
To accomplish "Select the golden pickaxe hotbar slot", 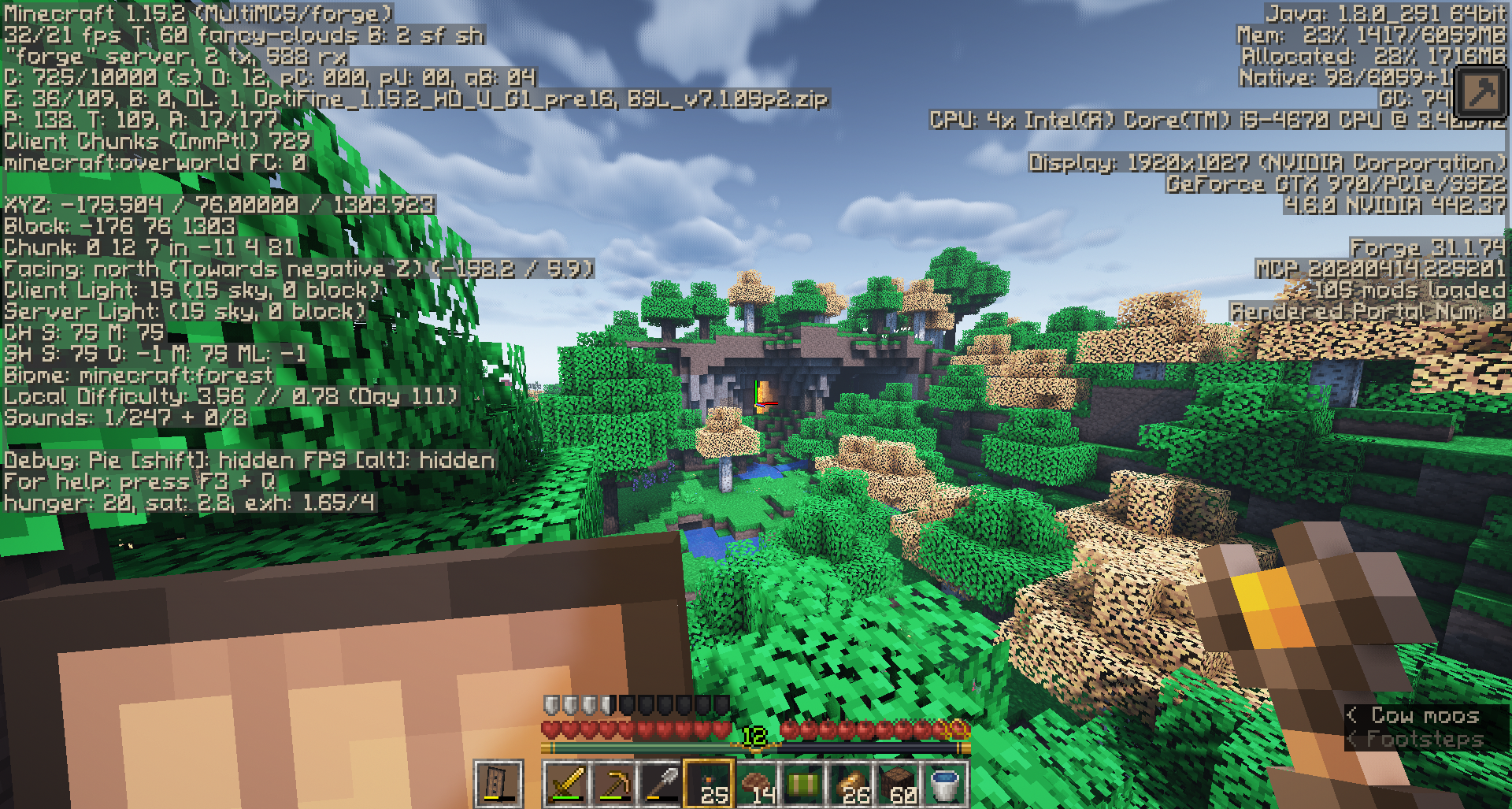I will pyautogui.click(x=613, y=784).
